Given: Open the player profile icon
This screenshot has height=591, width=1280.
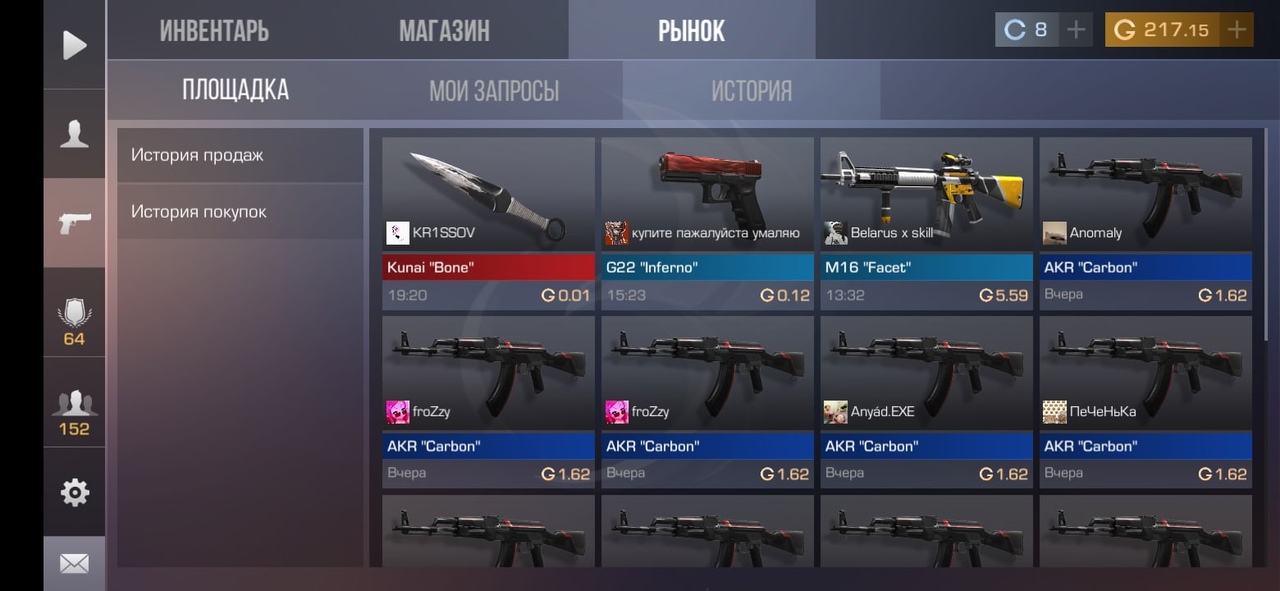Looking at the screenshot, I should pyautogui.click(x=74, y=134).
